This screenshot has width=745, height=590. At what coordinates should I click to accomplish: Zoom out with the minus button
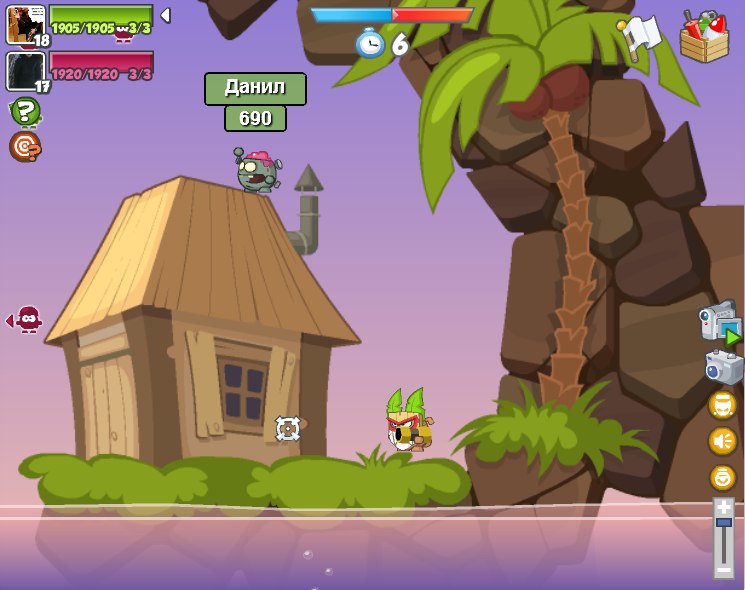pyautogui.click(x=724, y=569)
